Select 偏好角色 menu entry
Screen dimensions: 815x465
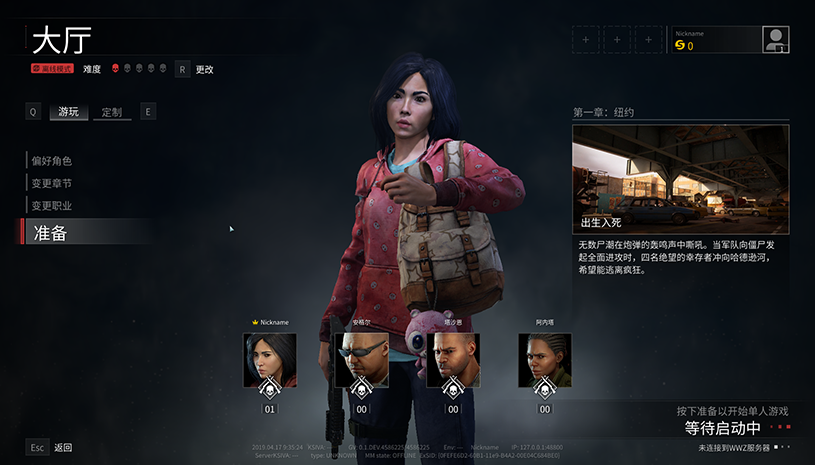pos(52,161)
